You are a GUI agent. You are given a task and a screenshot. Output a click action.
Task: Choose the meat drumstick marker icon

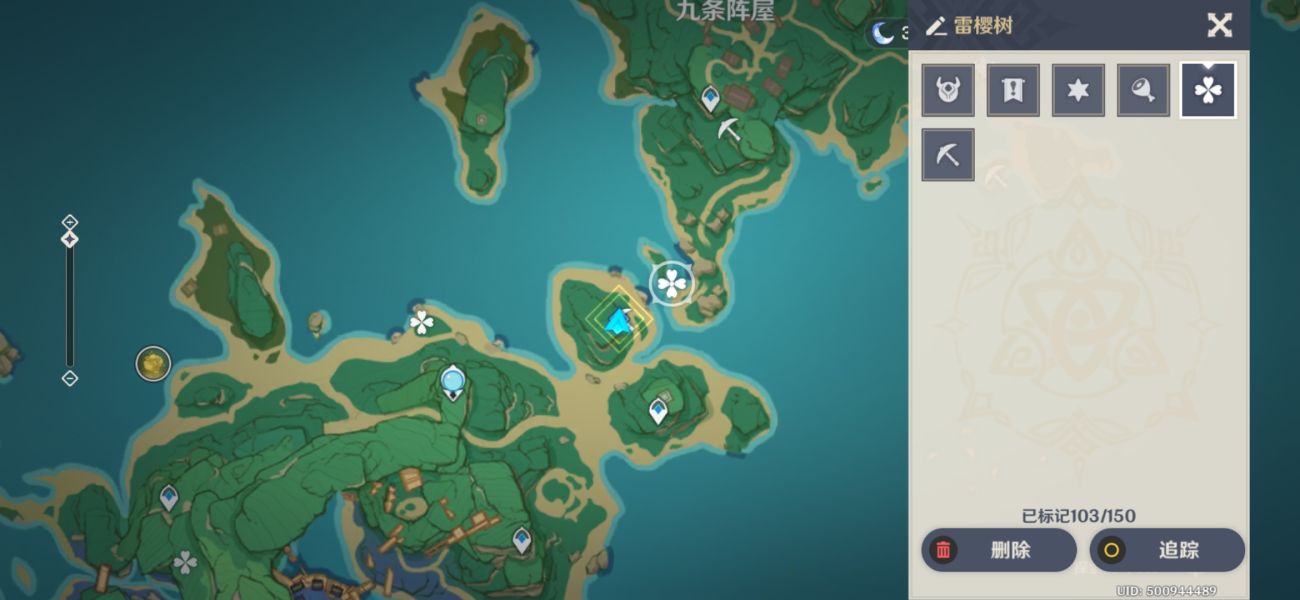coord(1143,91)
